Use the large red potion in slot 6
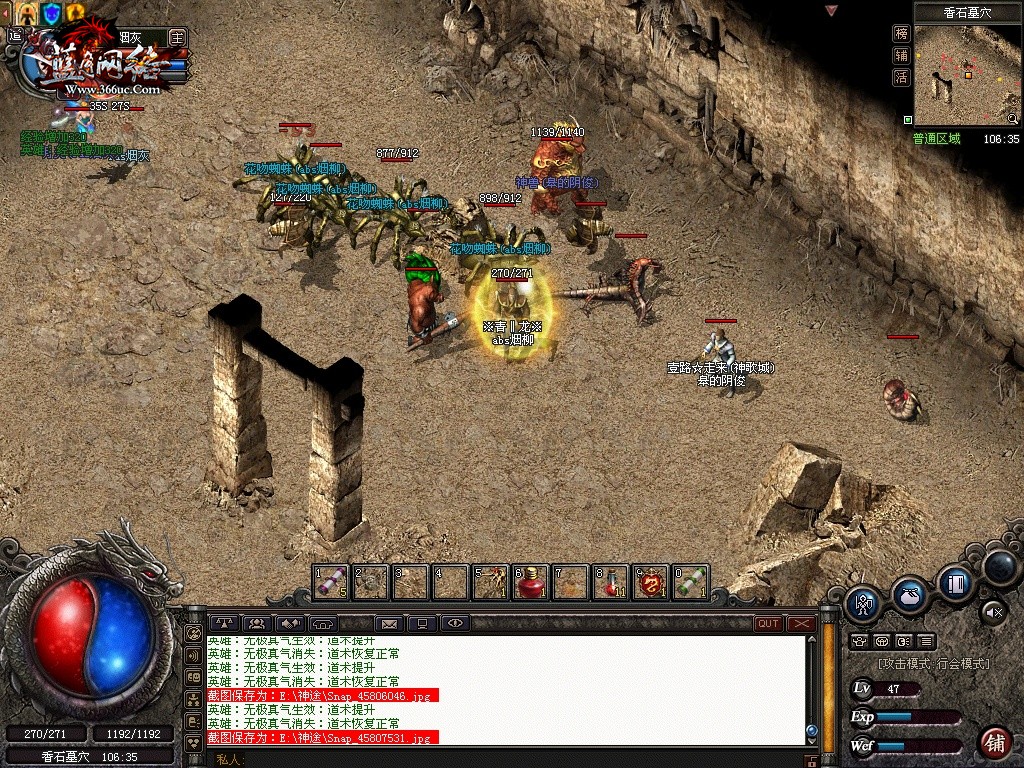This screenshot has width=1024, height=768. (530, 581)
